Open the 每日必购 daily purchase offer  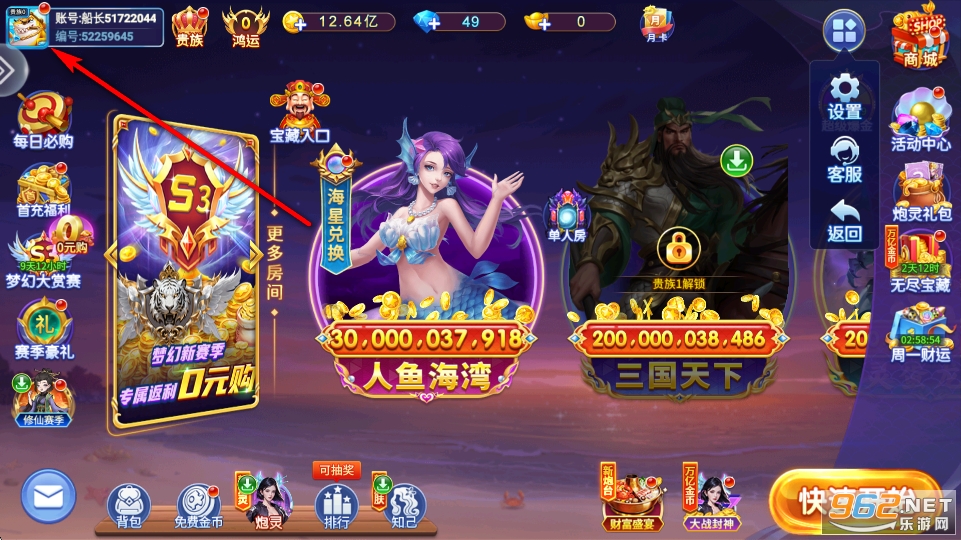point(42,121)
